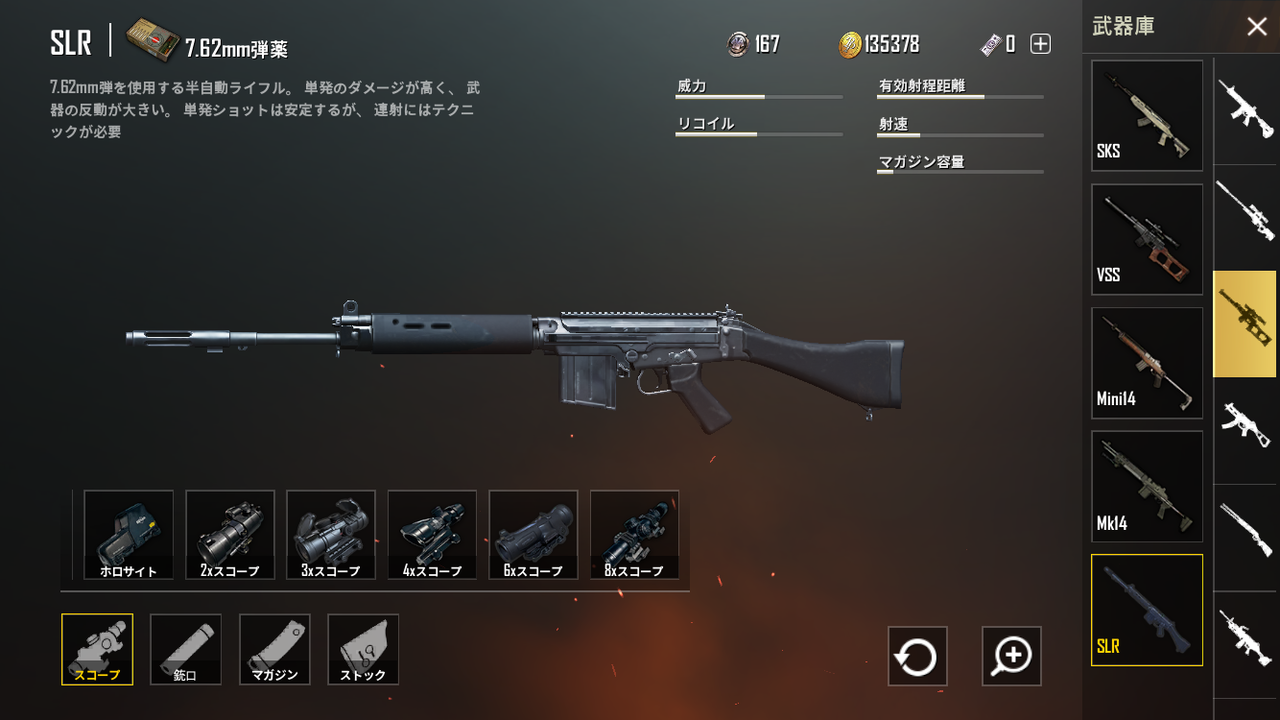
Task: Switch to the 銃口 attachment tab
Action: pos(185,649)
